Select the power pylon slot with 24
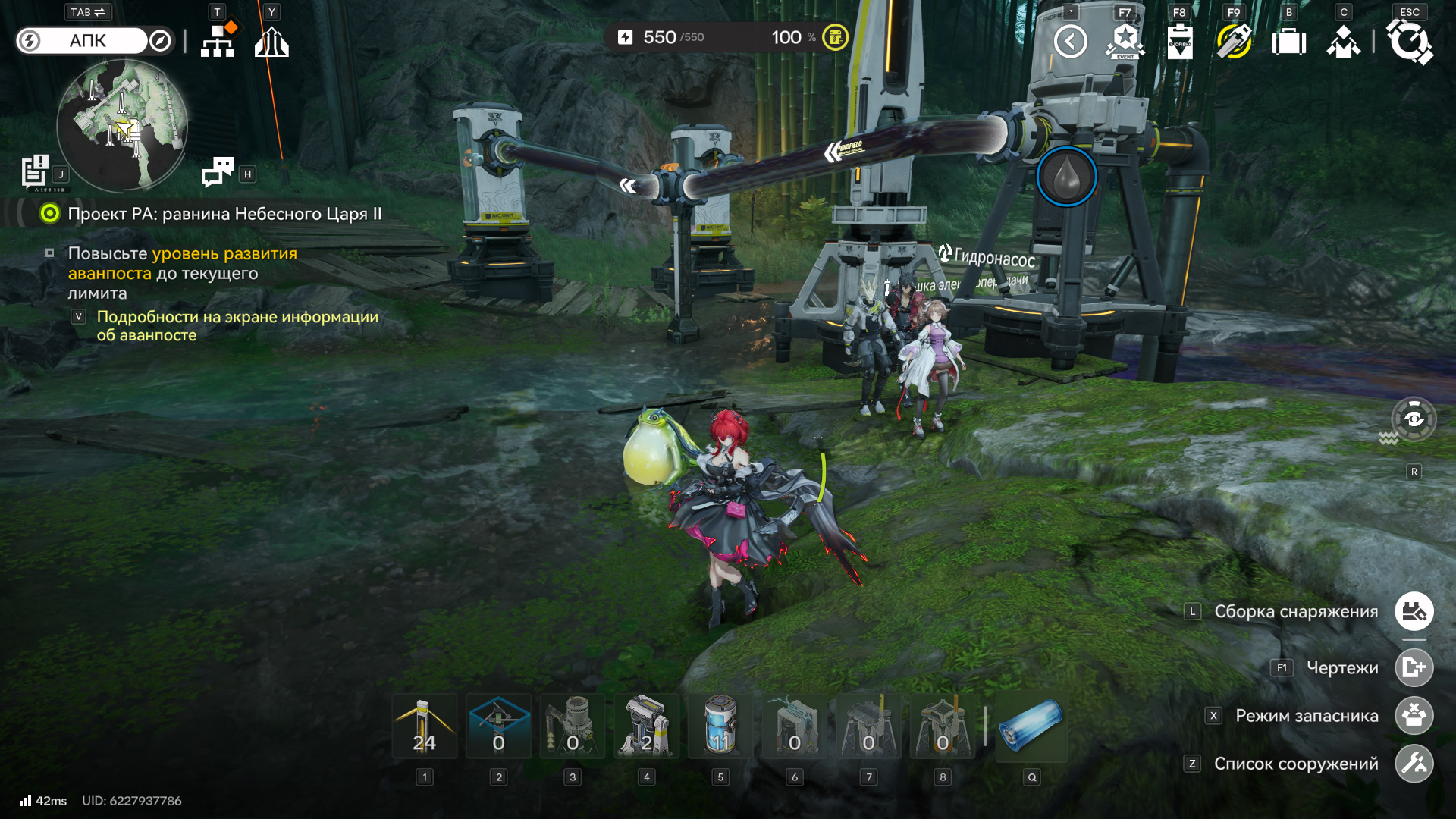 425,726
